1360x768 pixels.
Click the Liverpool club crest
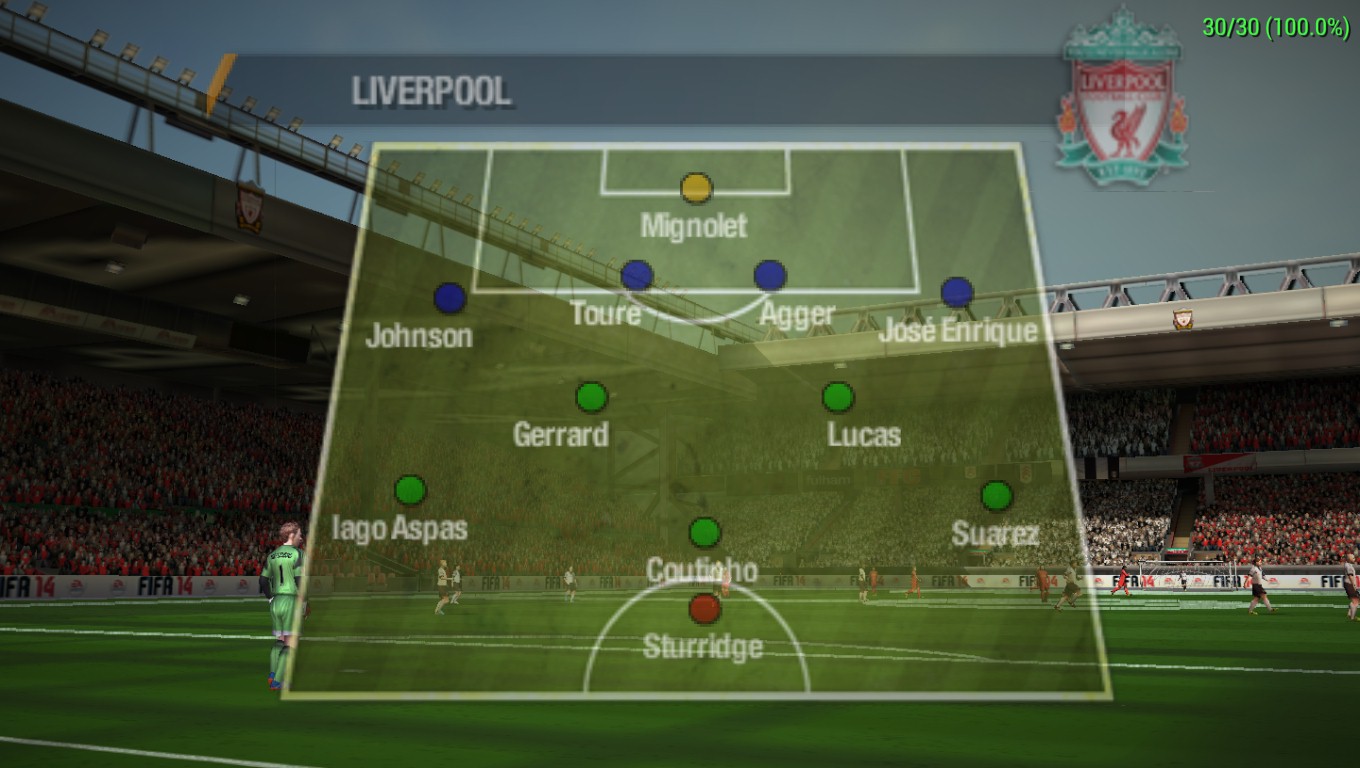point(1123,100)
